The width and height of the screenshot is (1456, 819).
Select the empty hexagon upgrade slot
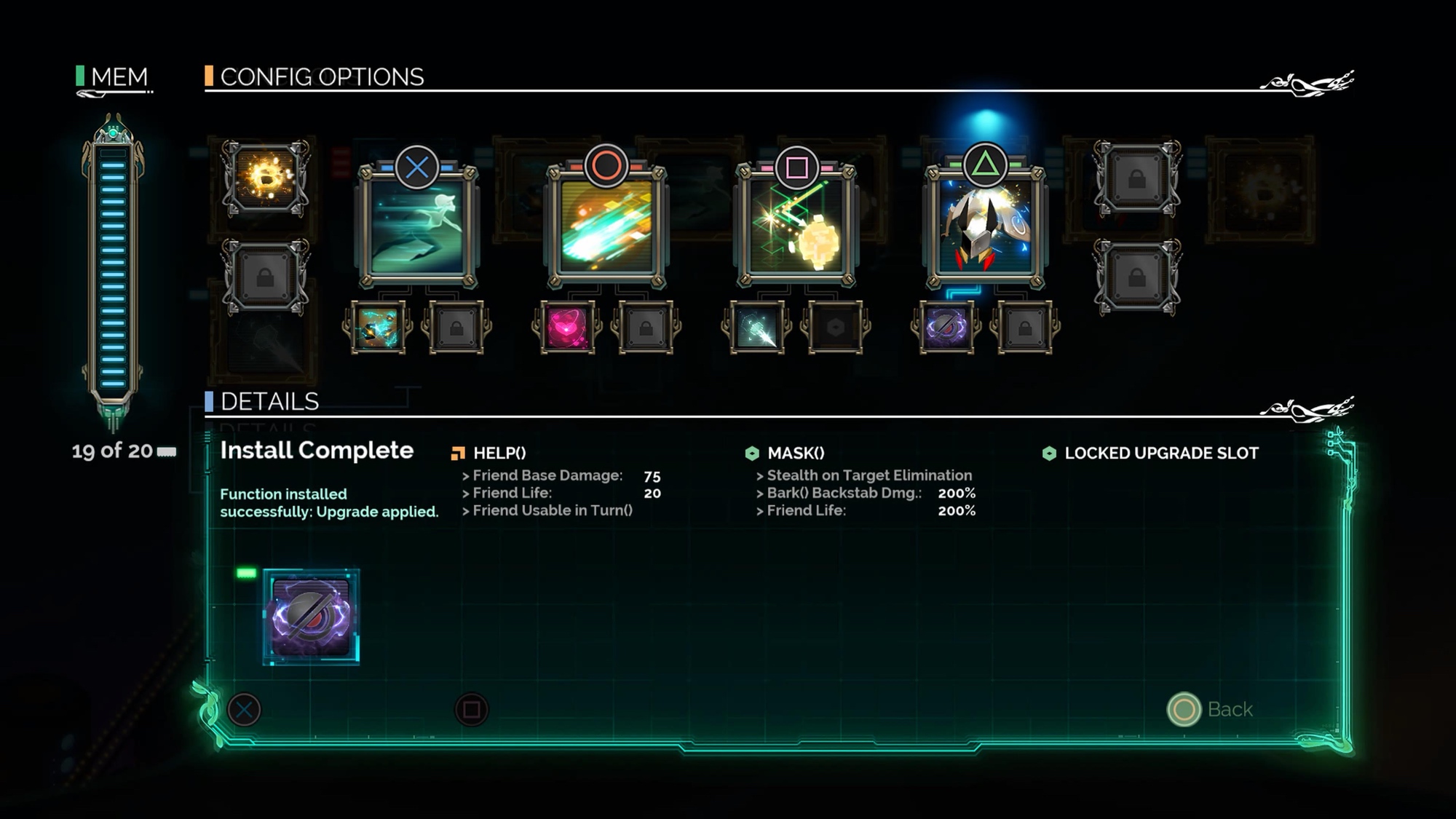835,328
